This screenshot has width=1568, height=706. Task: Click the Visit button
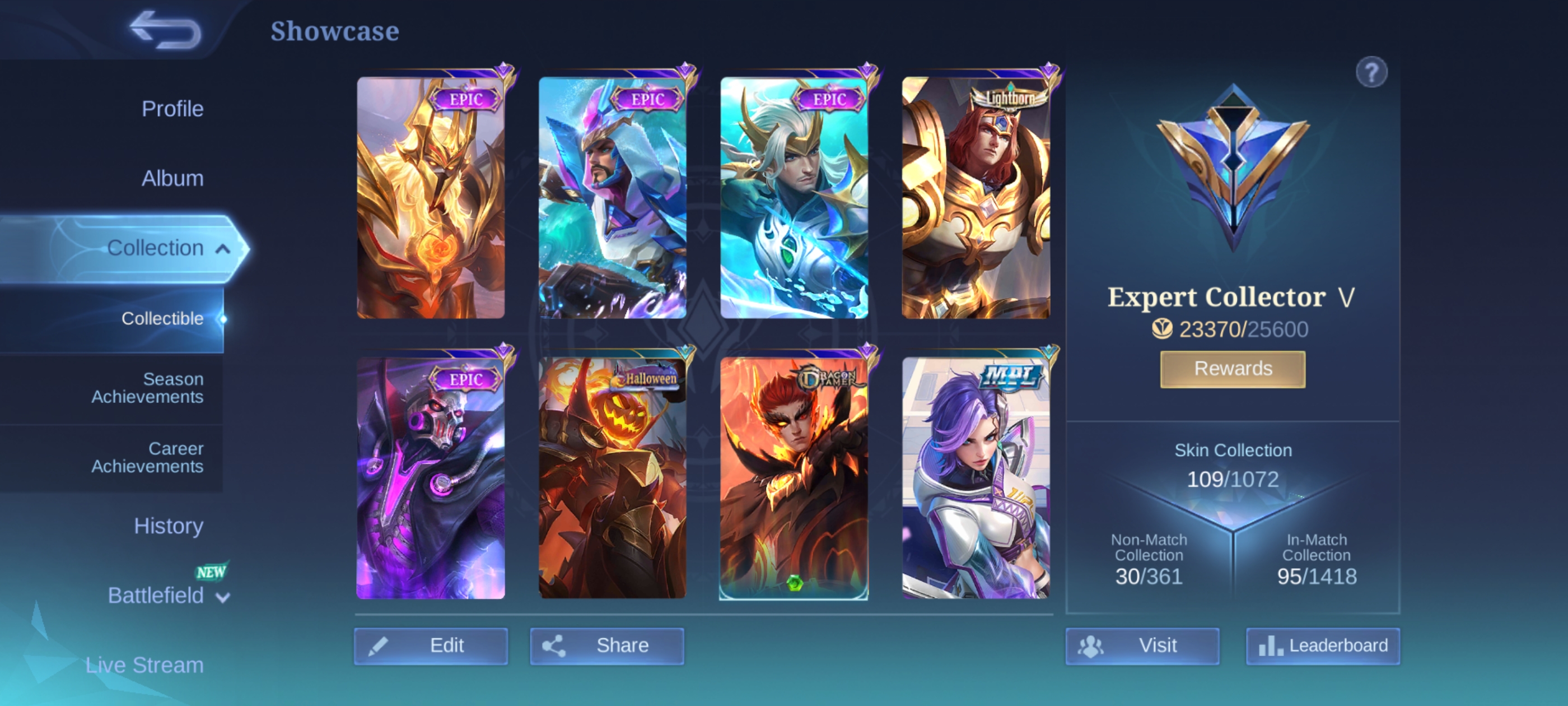point(1142,645)
